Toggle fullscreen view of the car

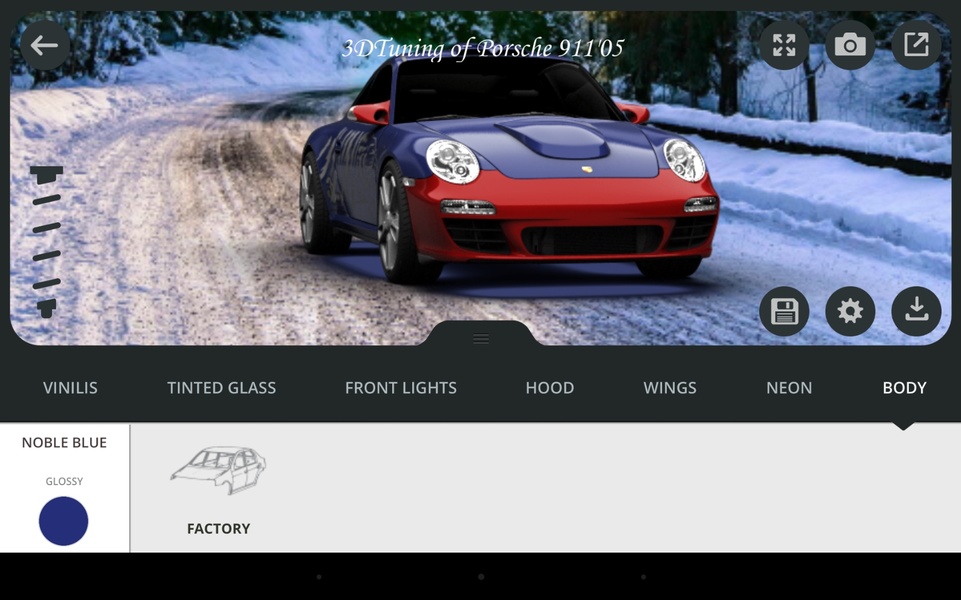click(x=784, y=45)
